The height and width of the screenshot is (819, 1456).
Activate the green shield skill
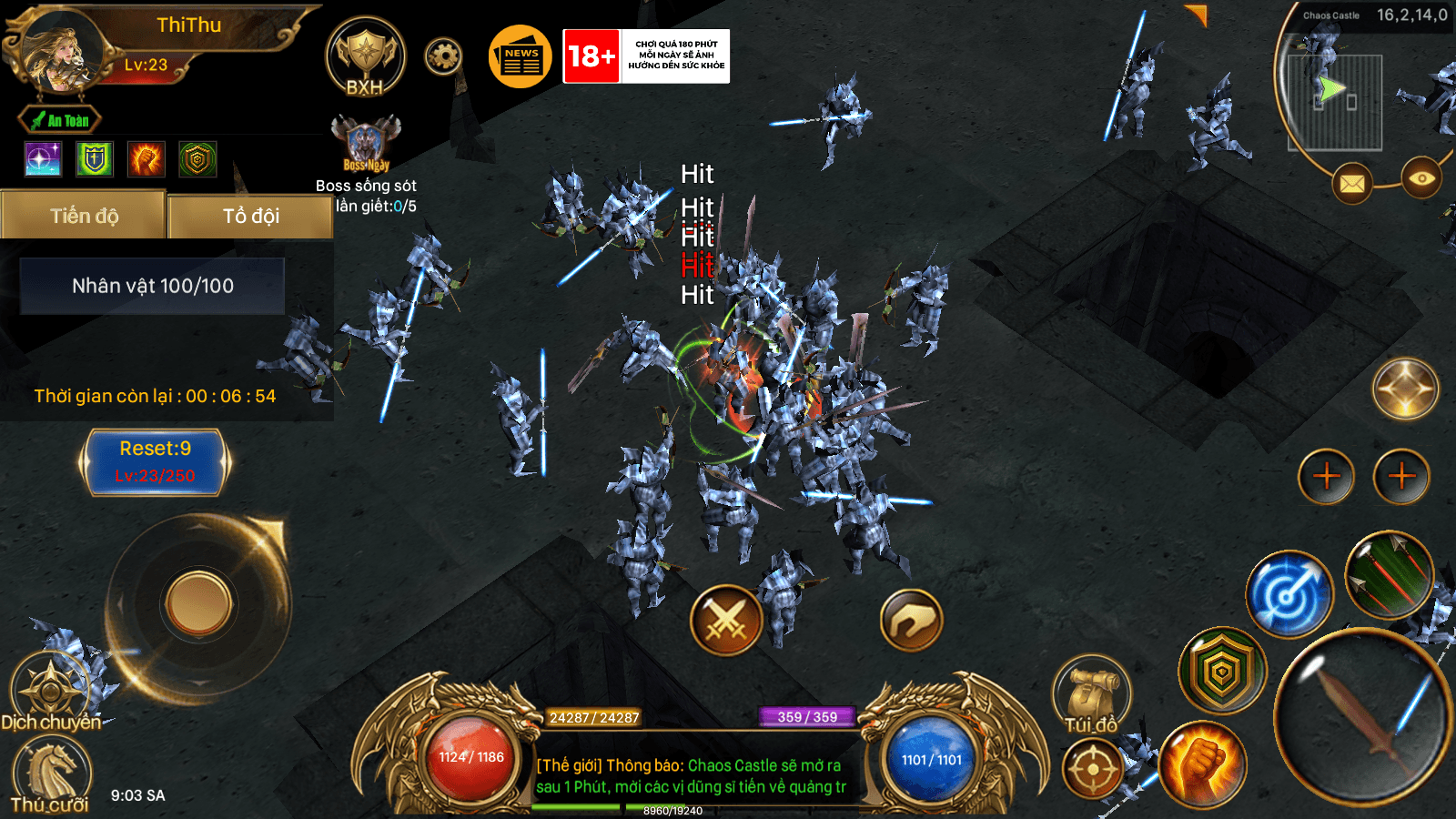[1222, 672]
